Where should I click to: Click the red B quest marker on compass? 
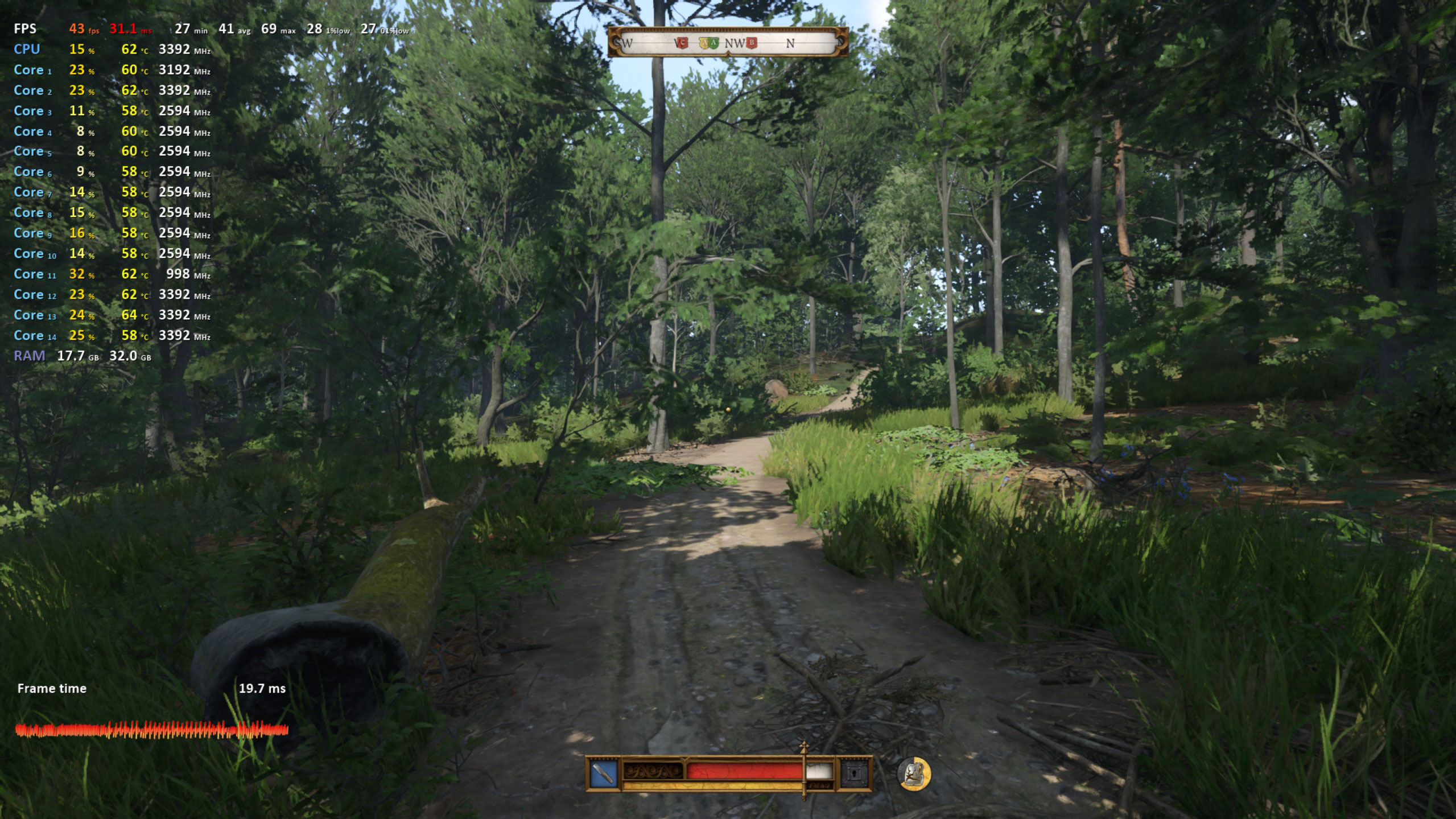752,43
